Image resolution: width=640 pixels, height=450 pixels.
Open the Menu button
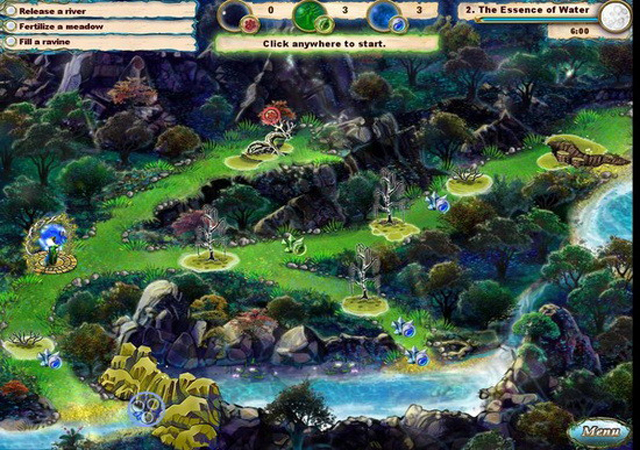pyautogui.click(x=598, y=432)
